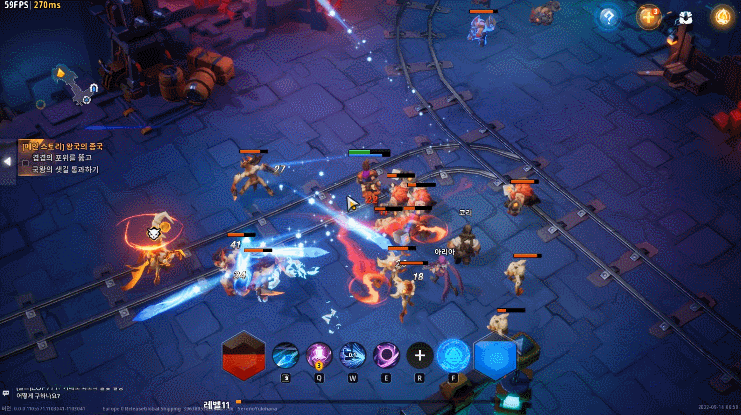Open the blue question mark help icon
Viewport: 741px width, 415px height.
click(607, 16)
